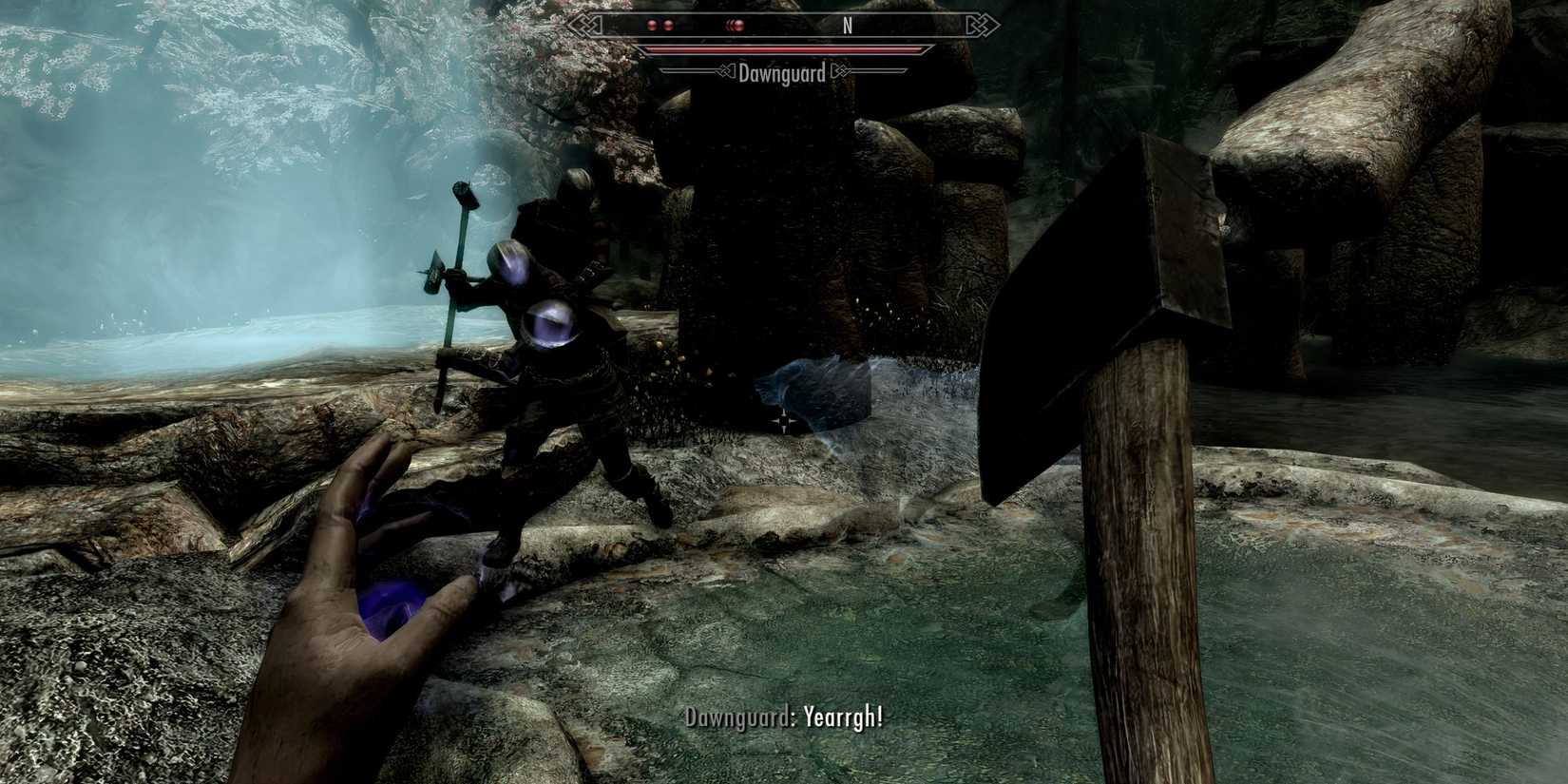
Task: Click the second red enemy dot on compass
Action: 668,26
